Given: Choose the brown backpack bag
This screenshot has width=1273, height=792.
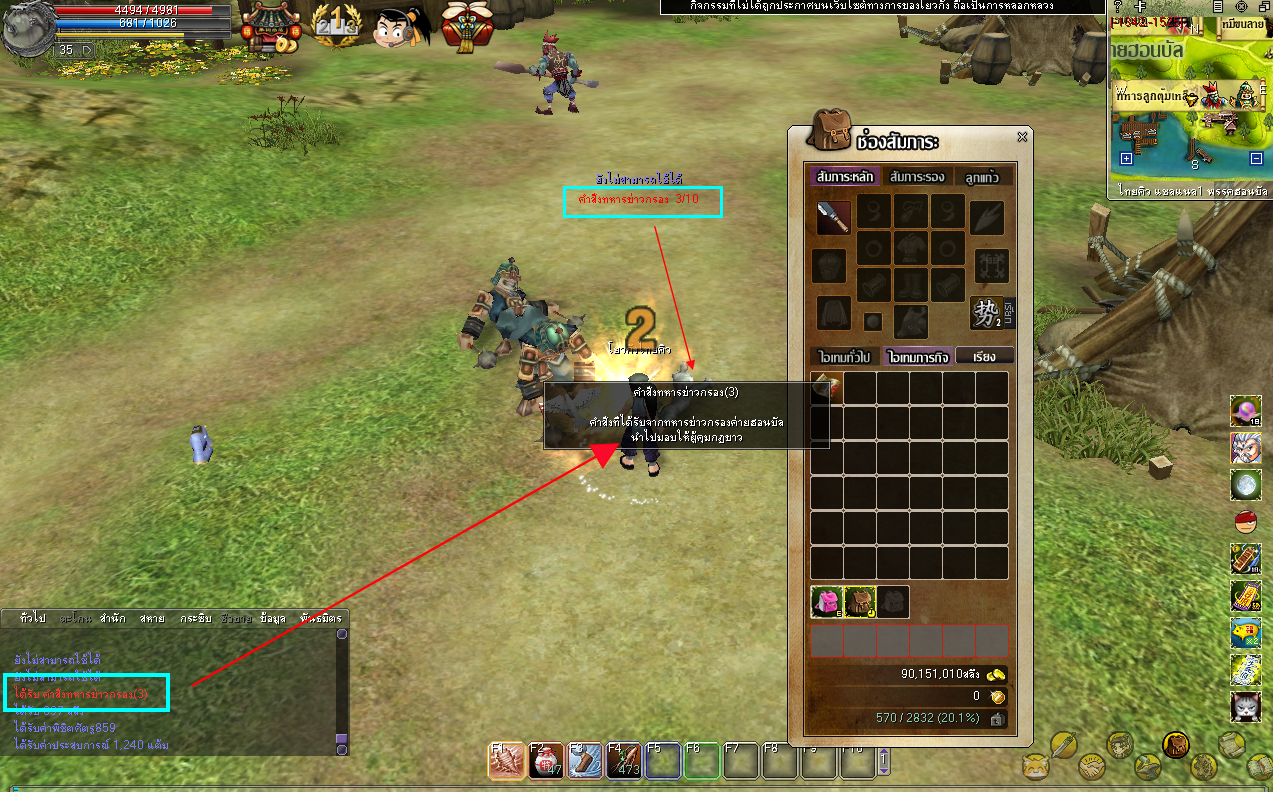Looking at the screenshot, I should [860, 601].
